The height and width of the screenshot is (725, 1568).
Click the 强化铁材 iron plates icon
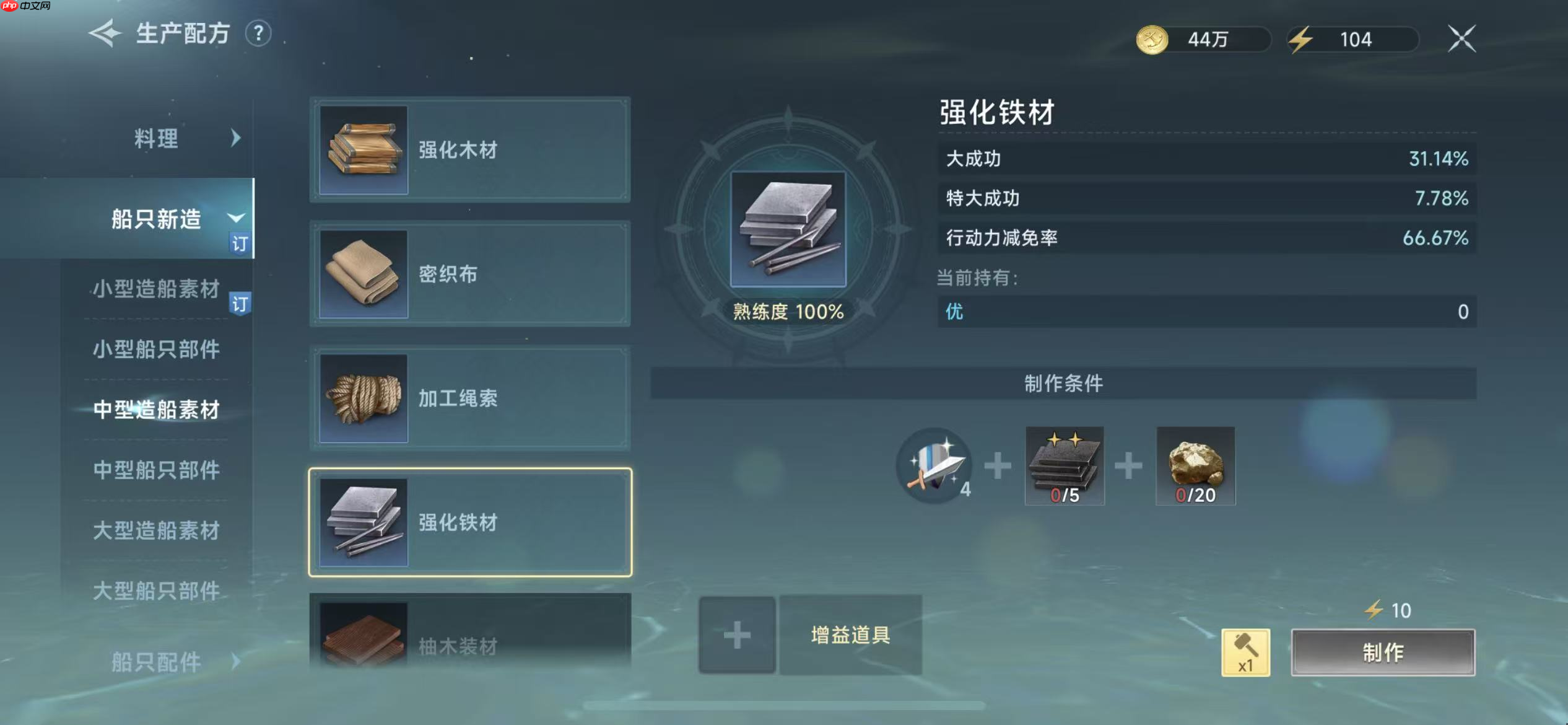point(362,524)
